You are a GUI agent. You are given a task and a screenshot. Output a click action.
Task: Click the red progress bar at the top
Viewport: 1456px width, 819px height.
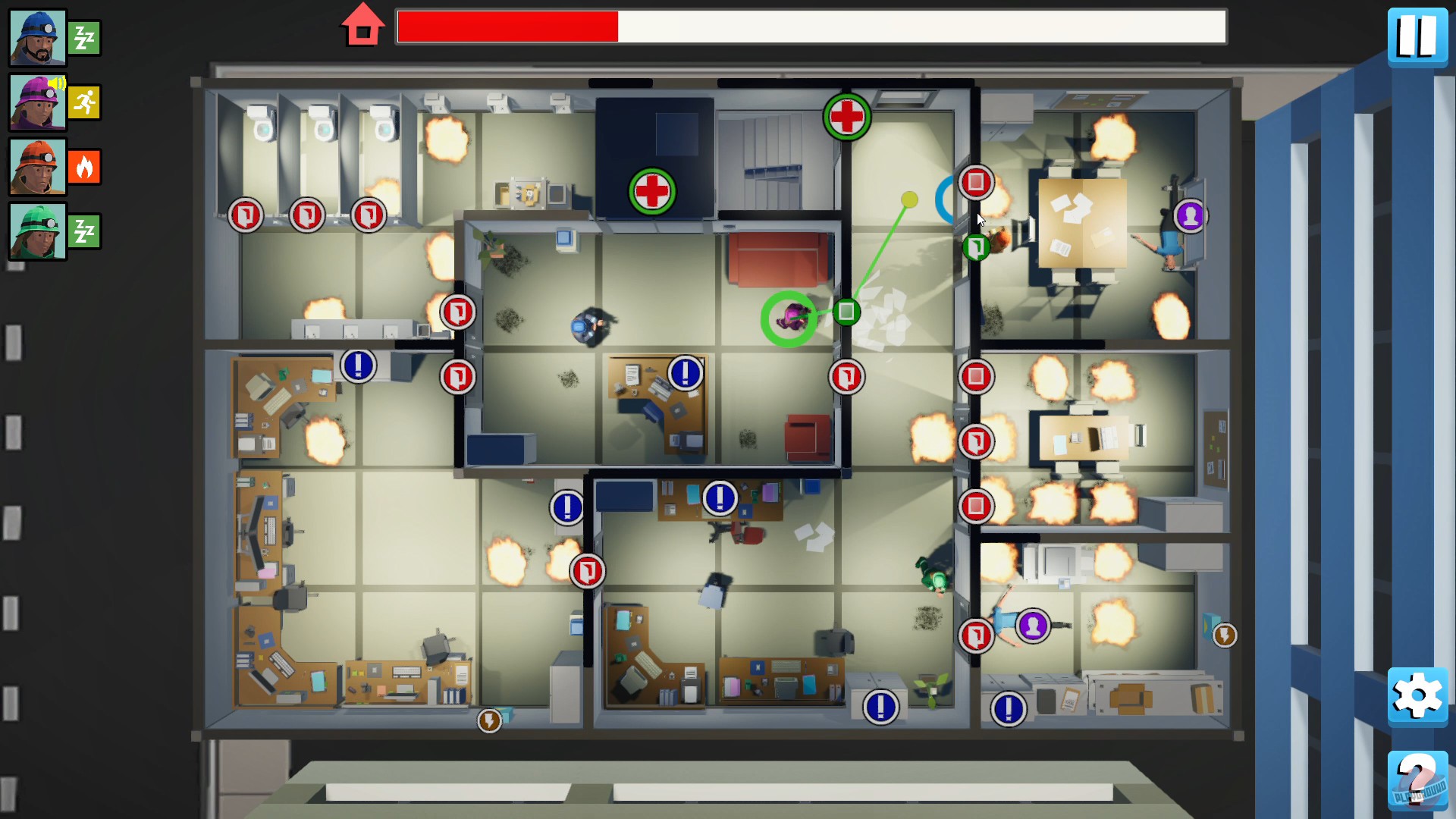tap(508, 25)
